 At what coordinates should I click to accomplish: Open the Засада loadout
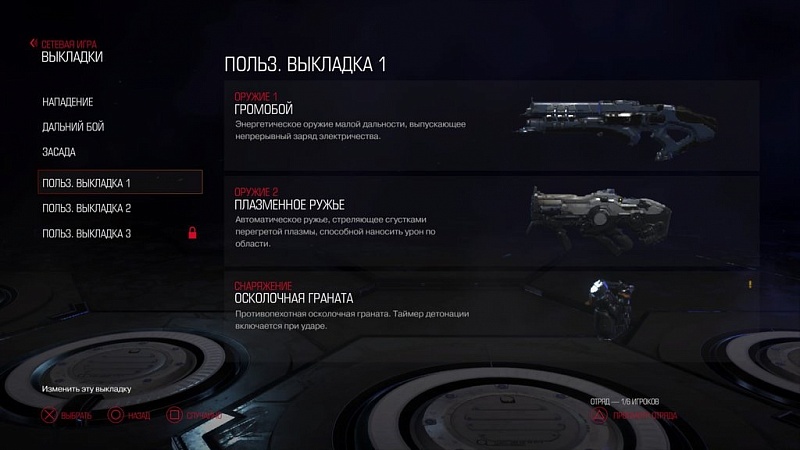59,152
